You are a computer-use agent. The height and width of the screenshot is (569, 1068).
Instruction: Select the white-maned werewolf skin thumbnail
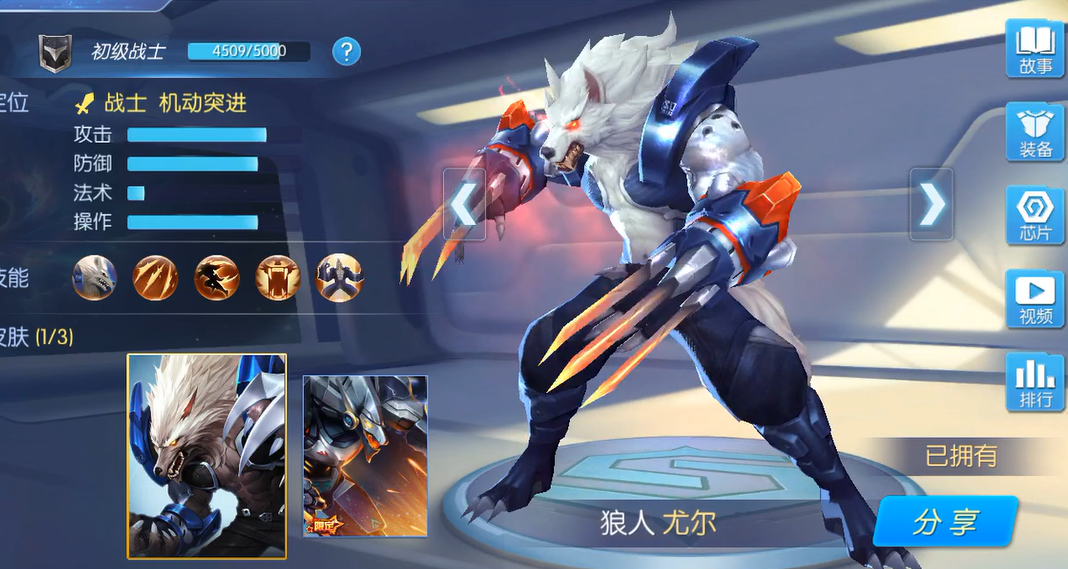(x=207, y=456)
